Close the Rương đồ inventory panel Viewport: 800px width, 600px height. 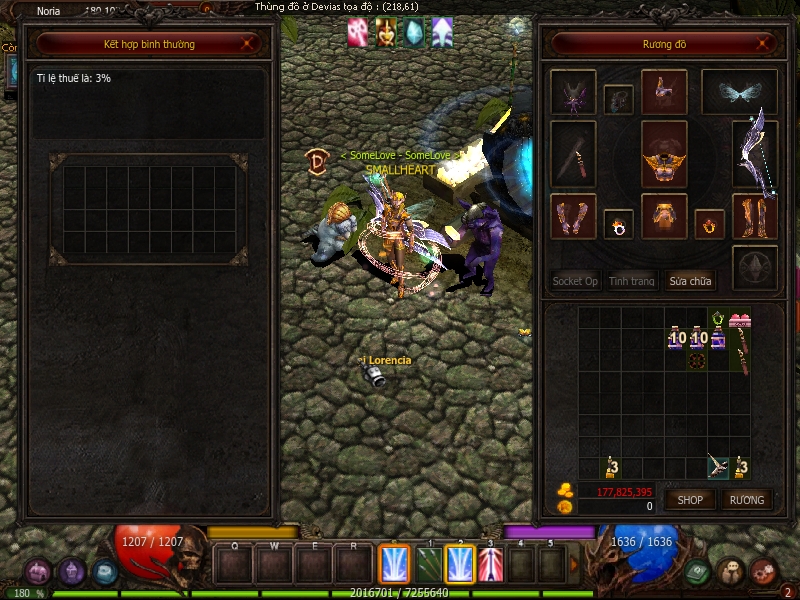point(765,44)
